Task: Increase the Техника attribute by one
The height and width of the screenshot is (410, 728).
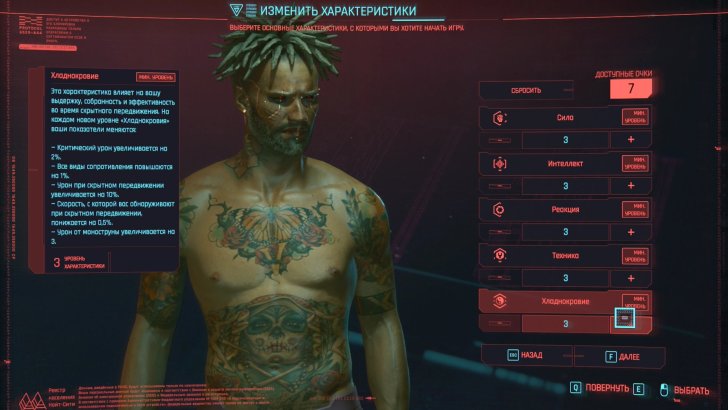Action: click(631, 277)
